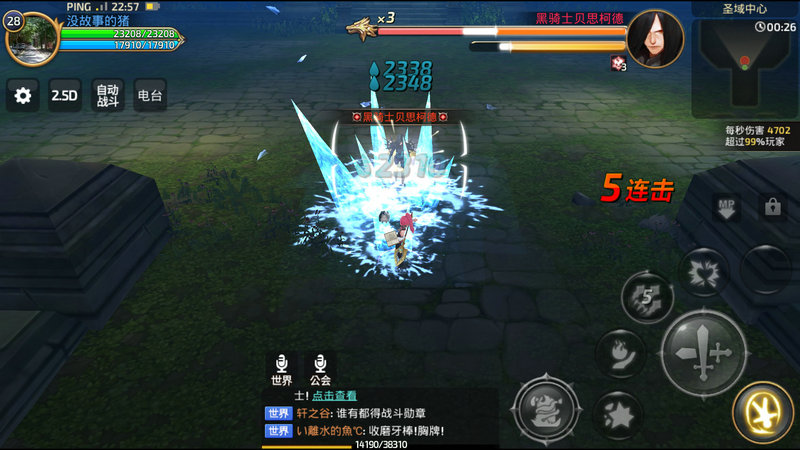Start 公会 guild voice chat

click(320, 369)
